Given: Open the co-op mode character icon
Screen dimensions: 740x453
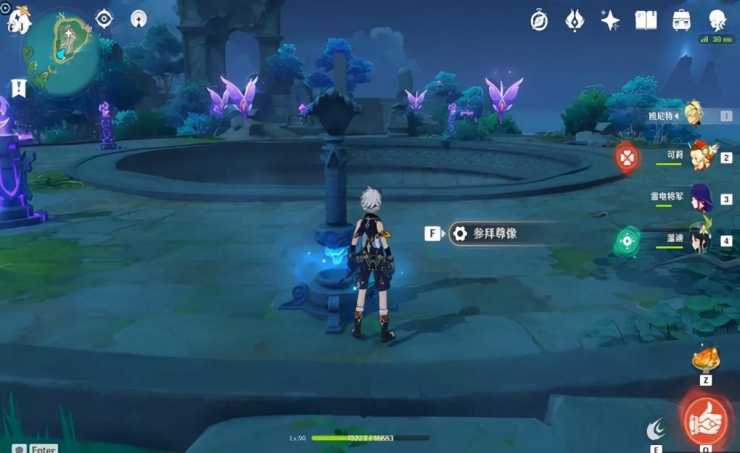Looking at the screenshot, I should coord(717,19).
